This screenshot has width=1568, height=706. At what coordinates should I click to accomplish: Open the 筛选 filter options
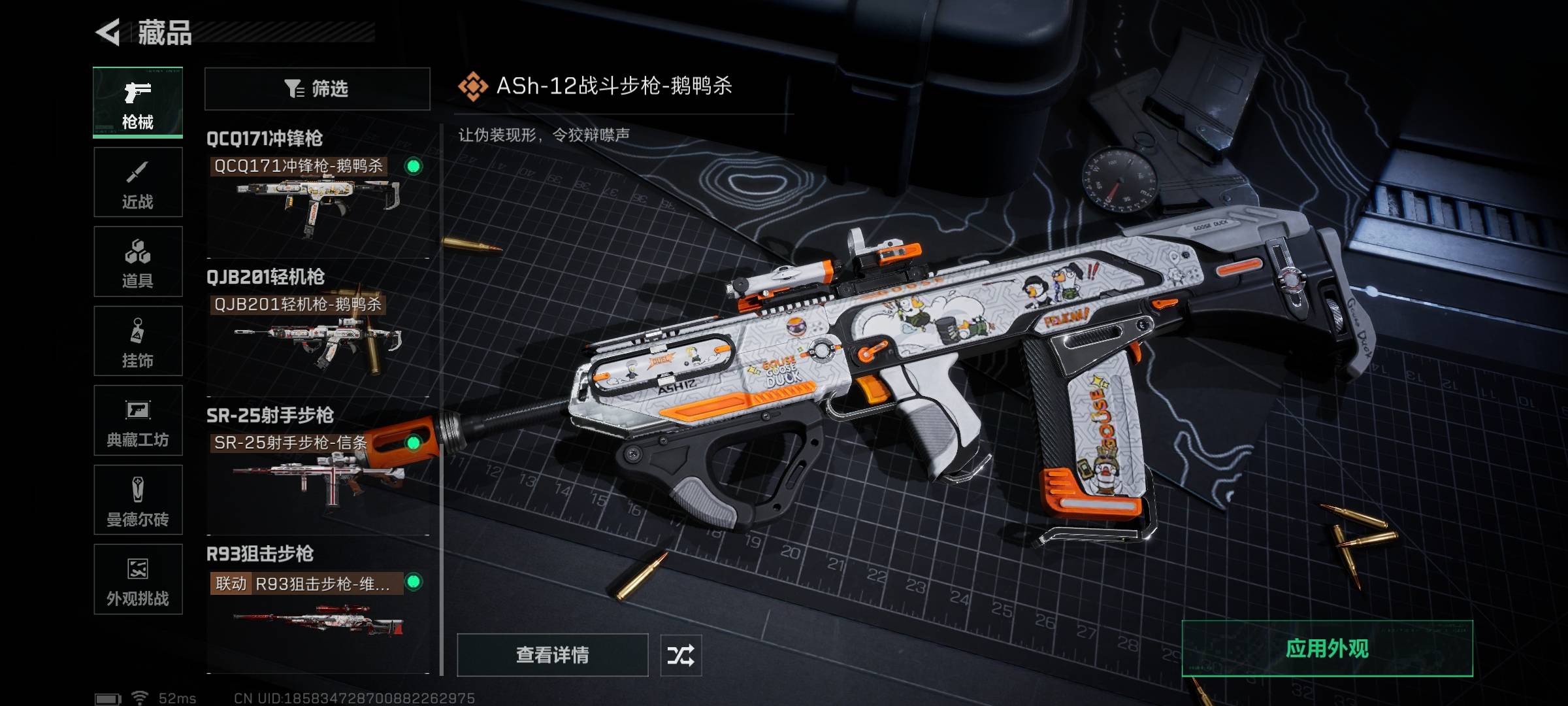click(x=318, y=89)
